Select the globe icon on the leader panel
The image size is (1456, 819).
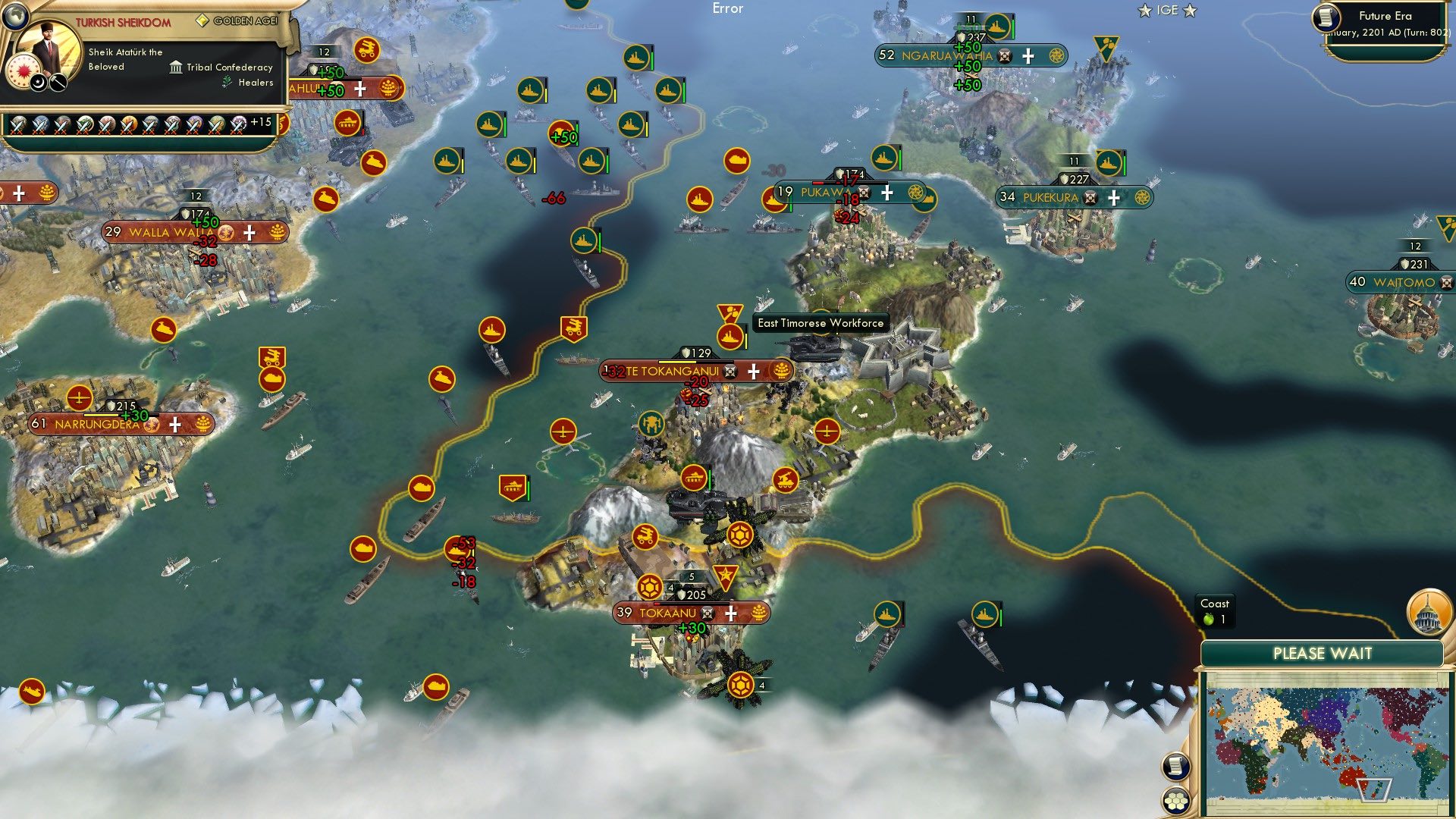(15, 16)
